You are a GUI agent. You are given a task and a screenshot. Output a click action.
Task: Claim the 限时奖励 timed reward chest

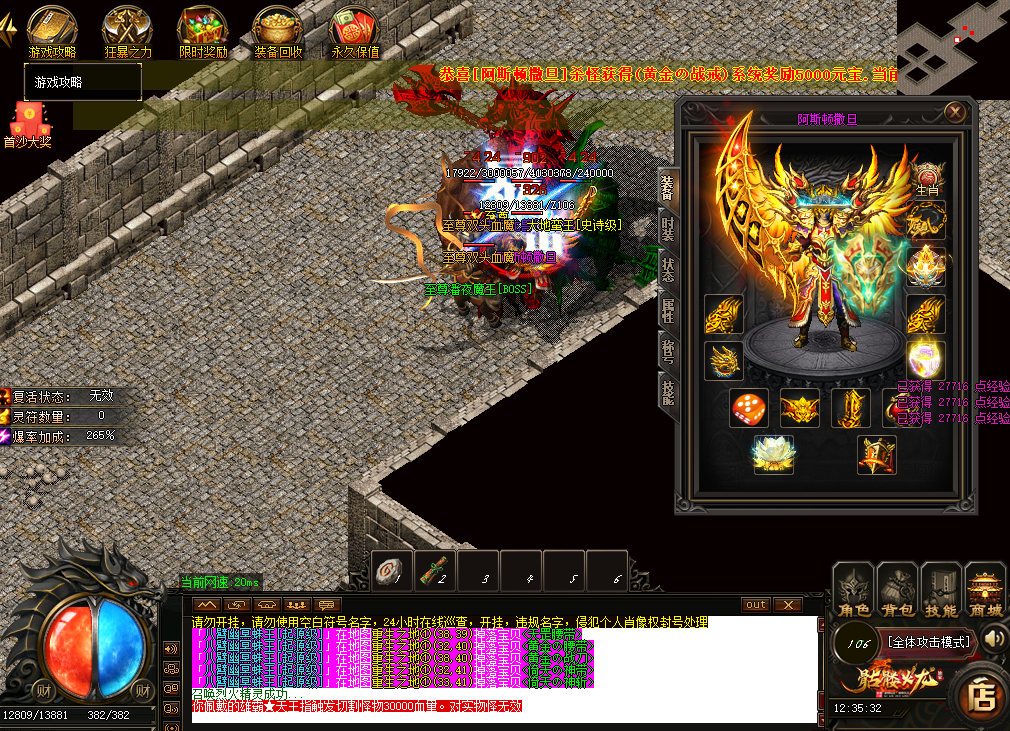[x=203, y=30]
